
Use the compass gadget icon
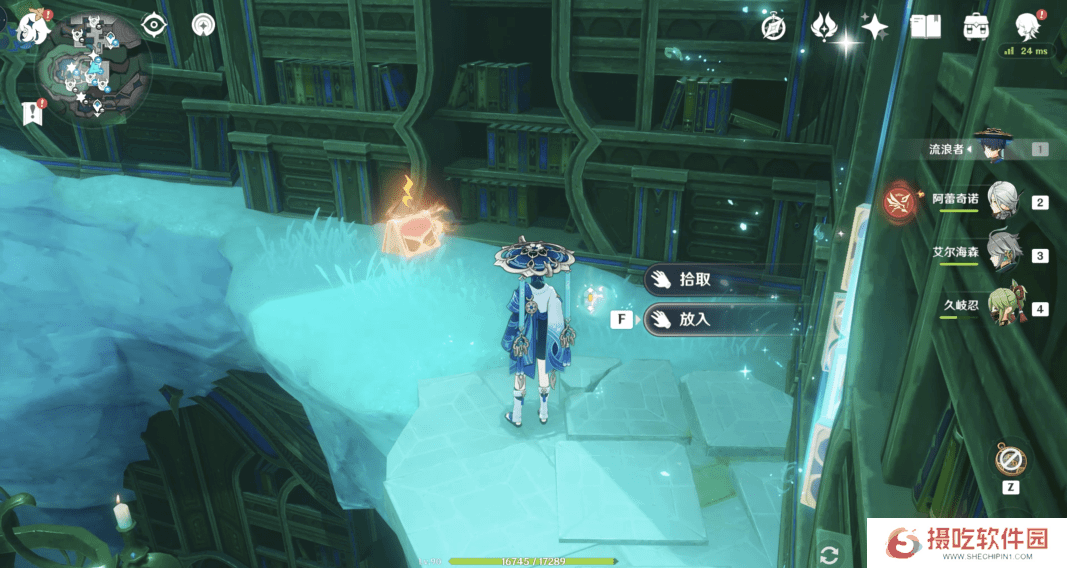[x=1010, y=460]
